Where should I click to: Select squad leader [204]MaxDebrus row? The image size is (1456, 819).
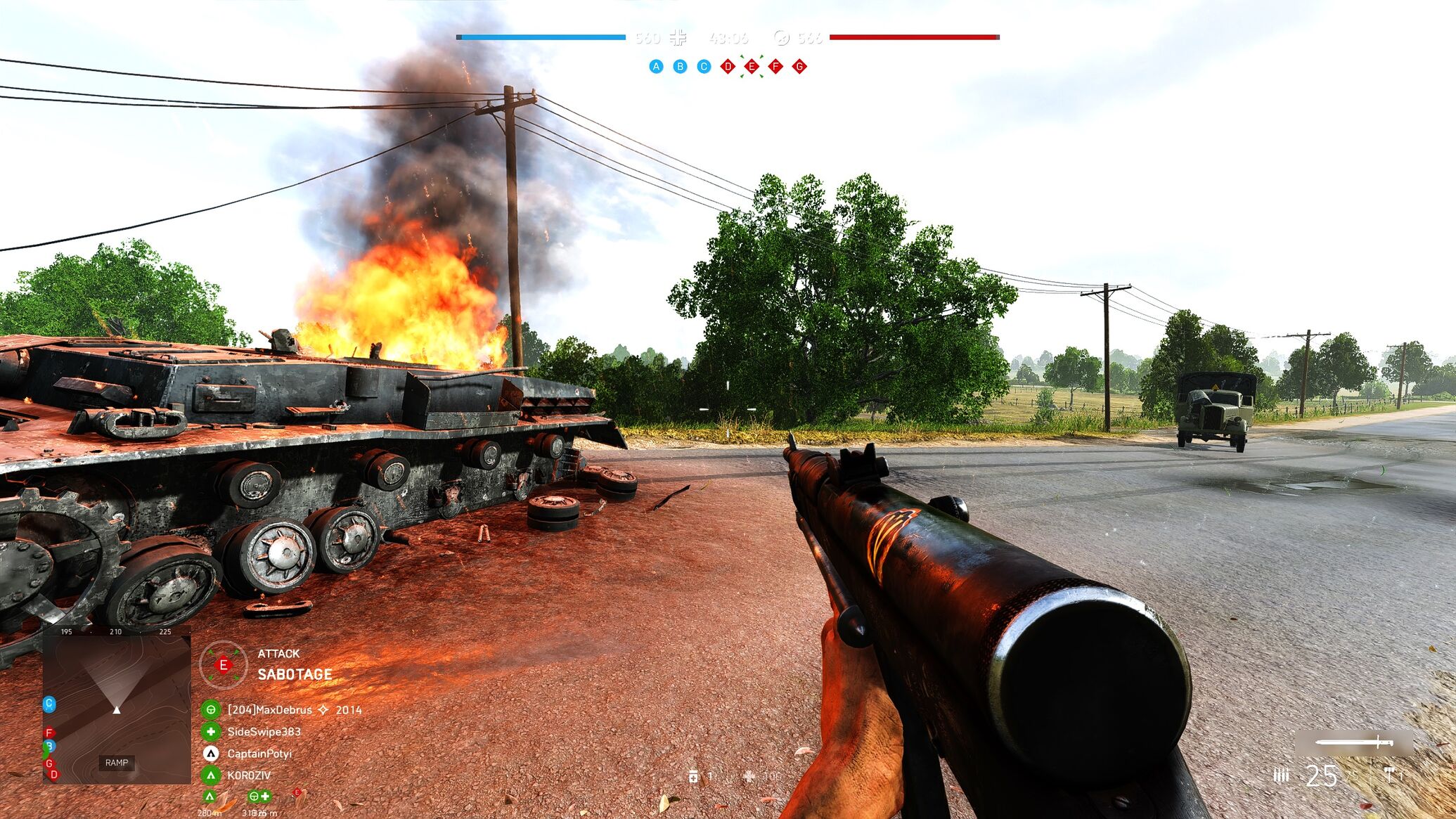click(269, 710)
